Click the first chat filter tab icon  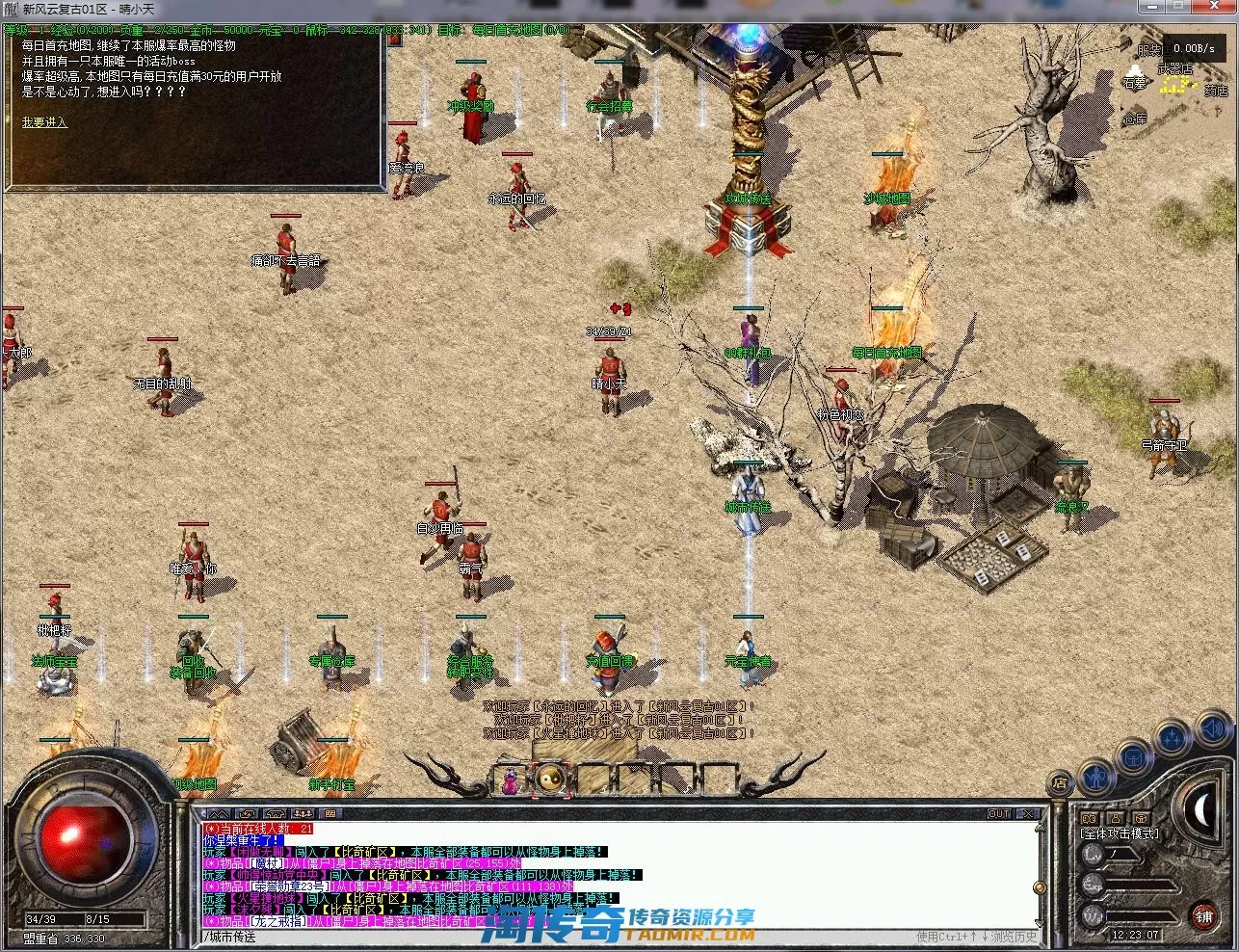pos(219,814)
